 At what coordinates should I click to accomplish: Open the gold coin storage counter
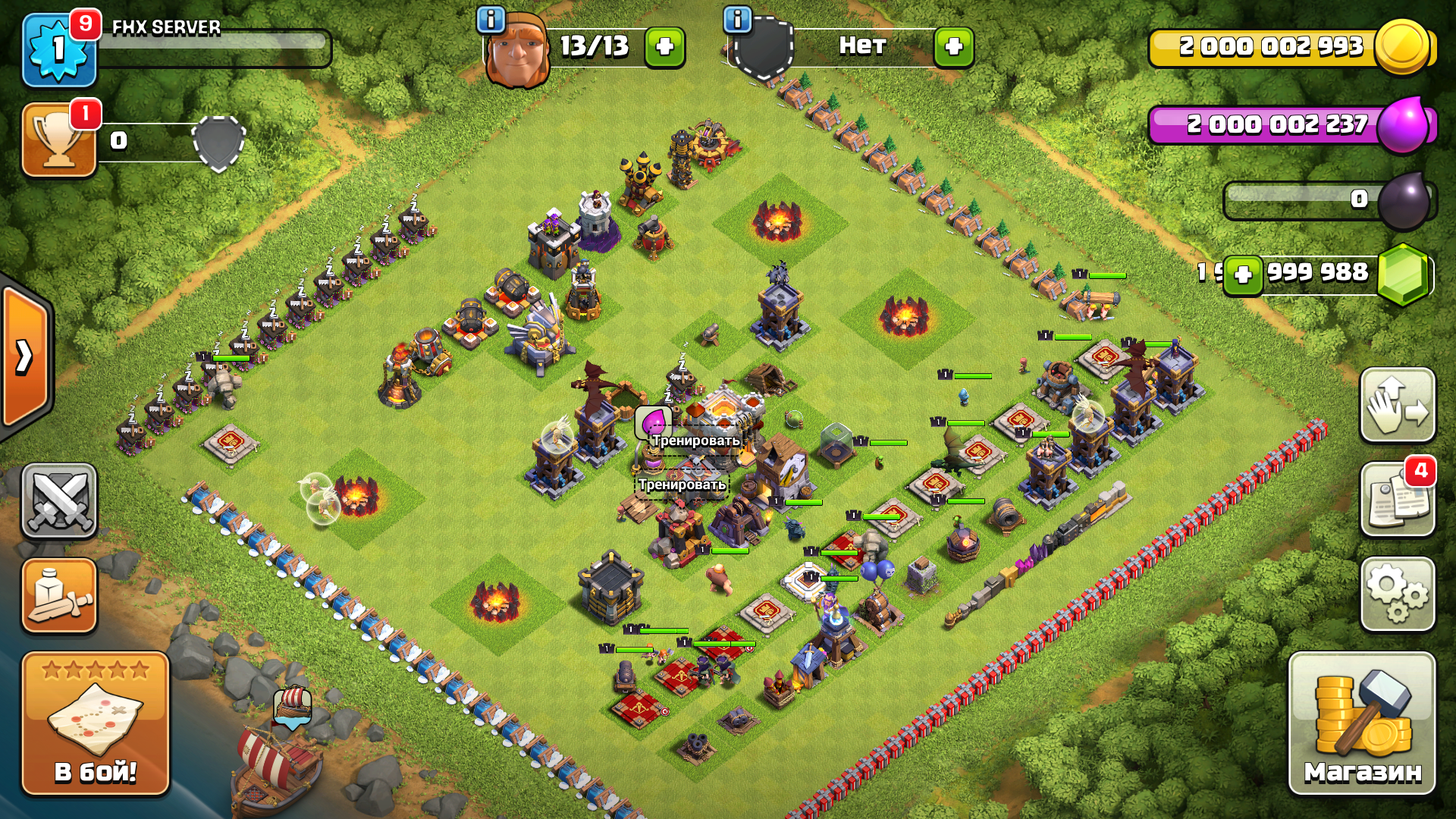click(x=1289, y=47)
